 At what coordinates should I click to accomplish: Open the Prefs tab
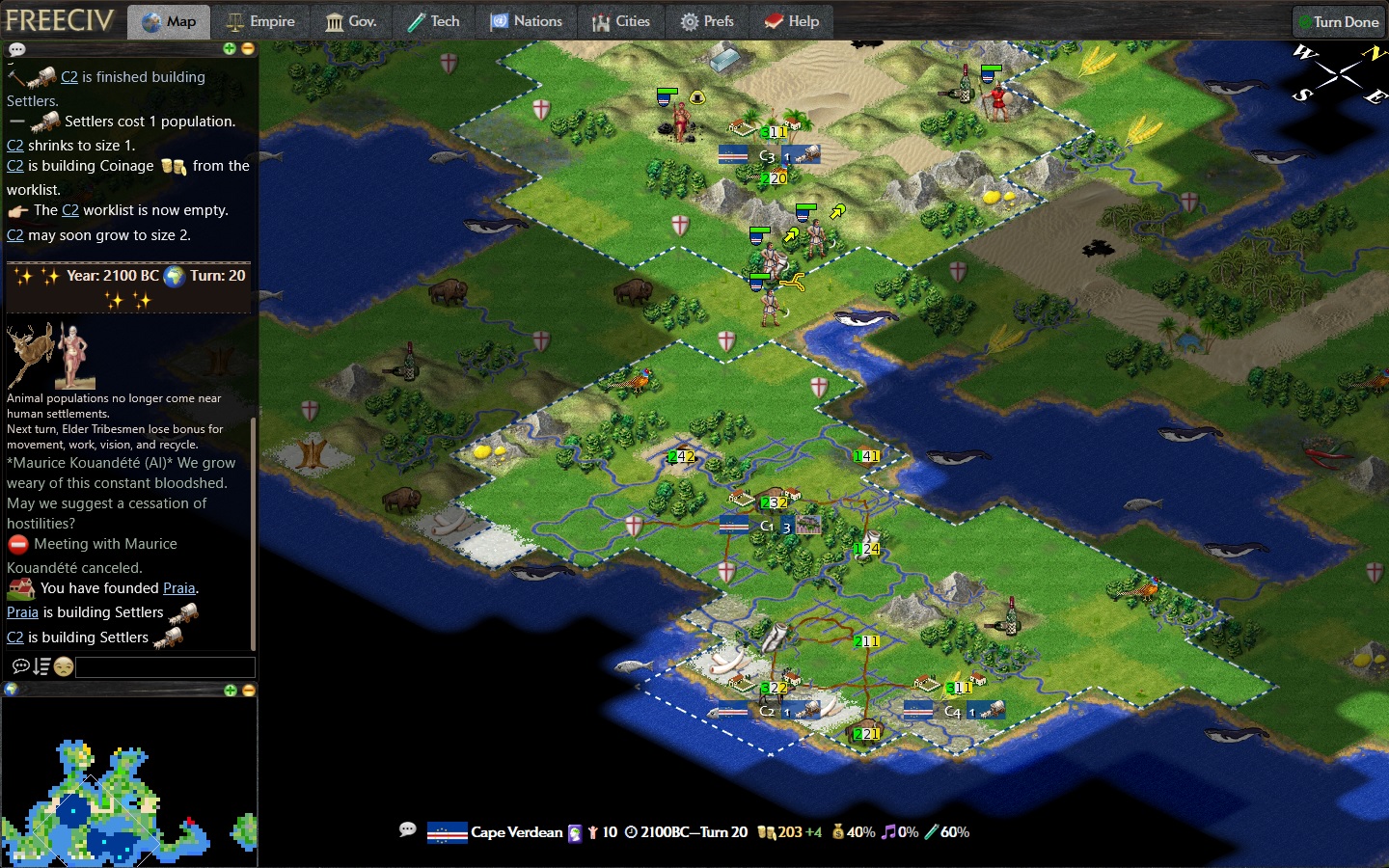pyautogui.click(x=707, y=21)
